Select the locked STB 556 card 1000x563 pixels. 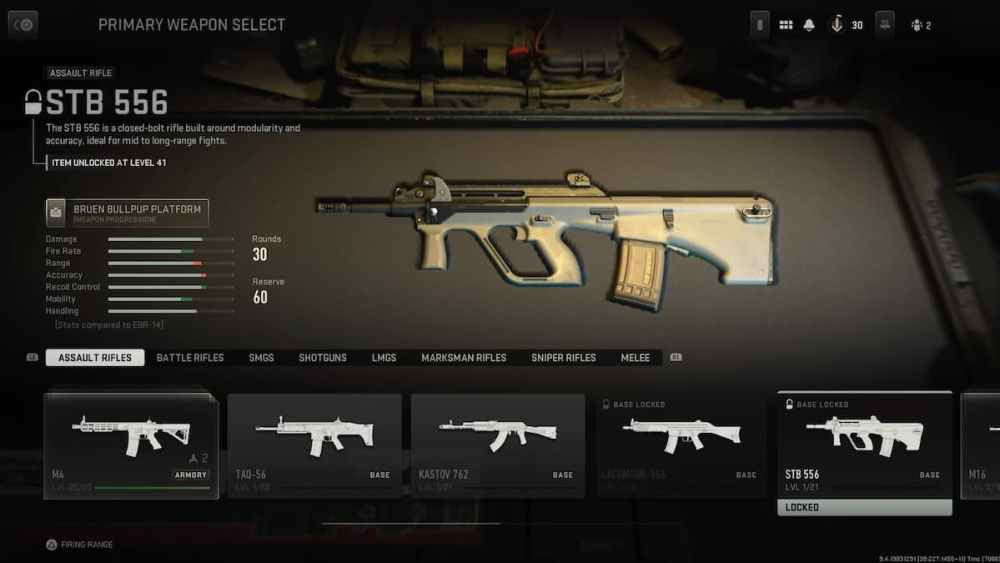tap(865, 445)
